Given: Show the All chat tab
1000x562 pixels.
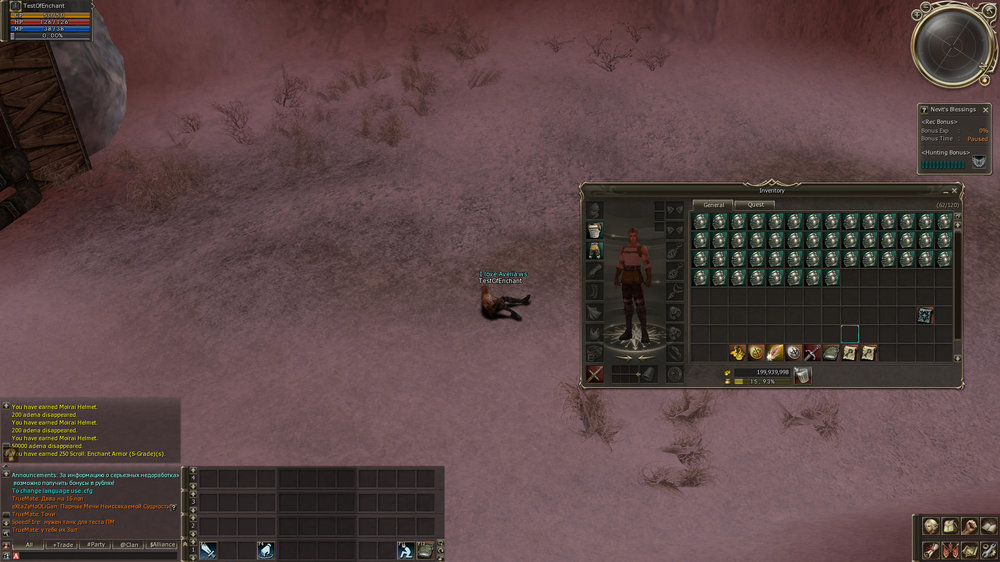Looking at the screenshot, I should pos(30,544).
